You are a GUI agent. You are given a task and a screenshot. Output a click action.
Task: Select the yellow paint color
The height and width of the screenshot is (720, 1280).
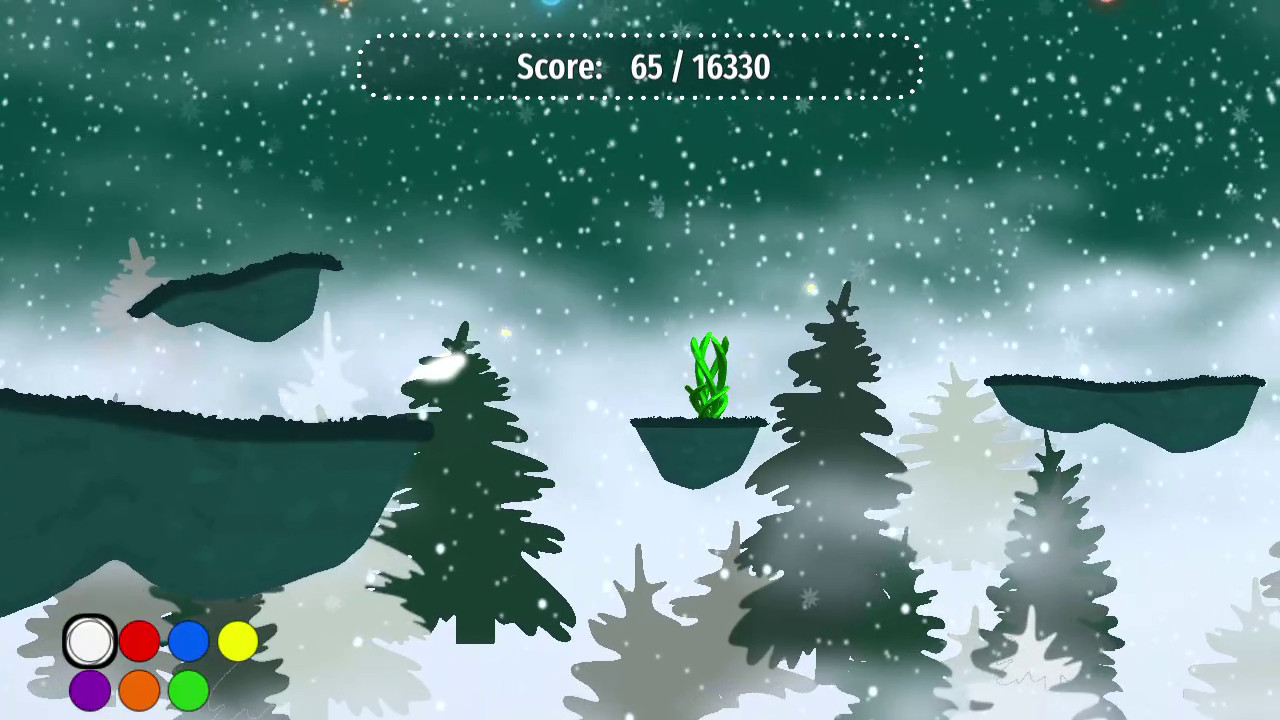(x=237, y=641)
